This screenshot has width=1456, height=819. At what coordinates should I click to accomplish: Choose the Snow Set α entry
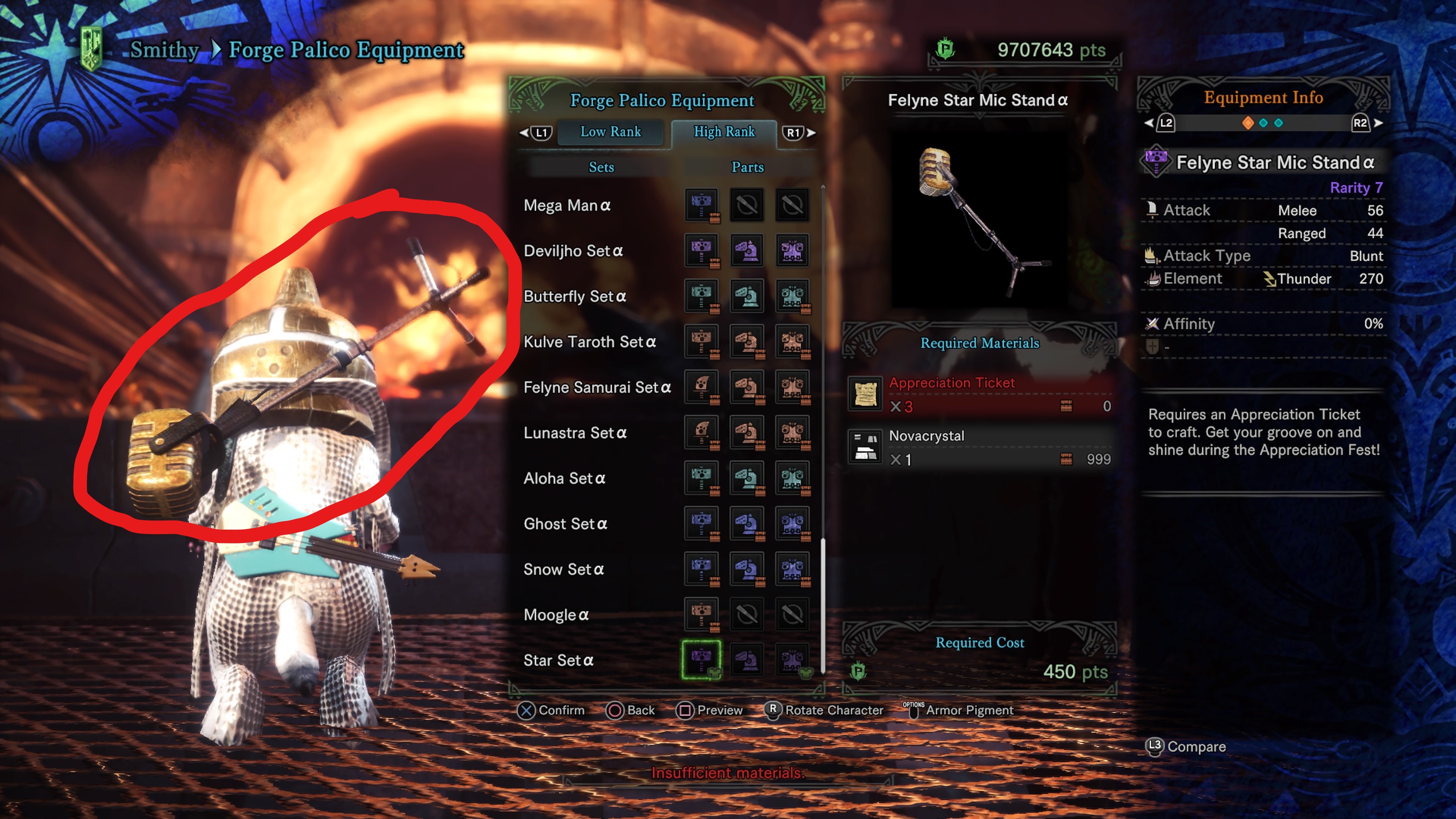coord(563,570)
